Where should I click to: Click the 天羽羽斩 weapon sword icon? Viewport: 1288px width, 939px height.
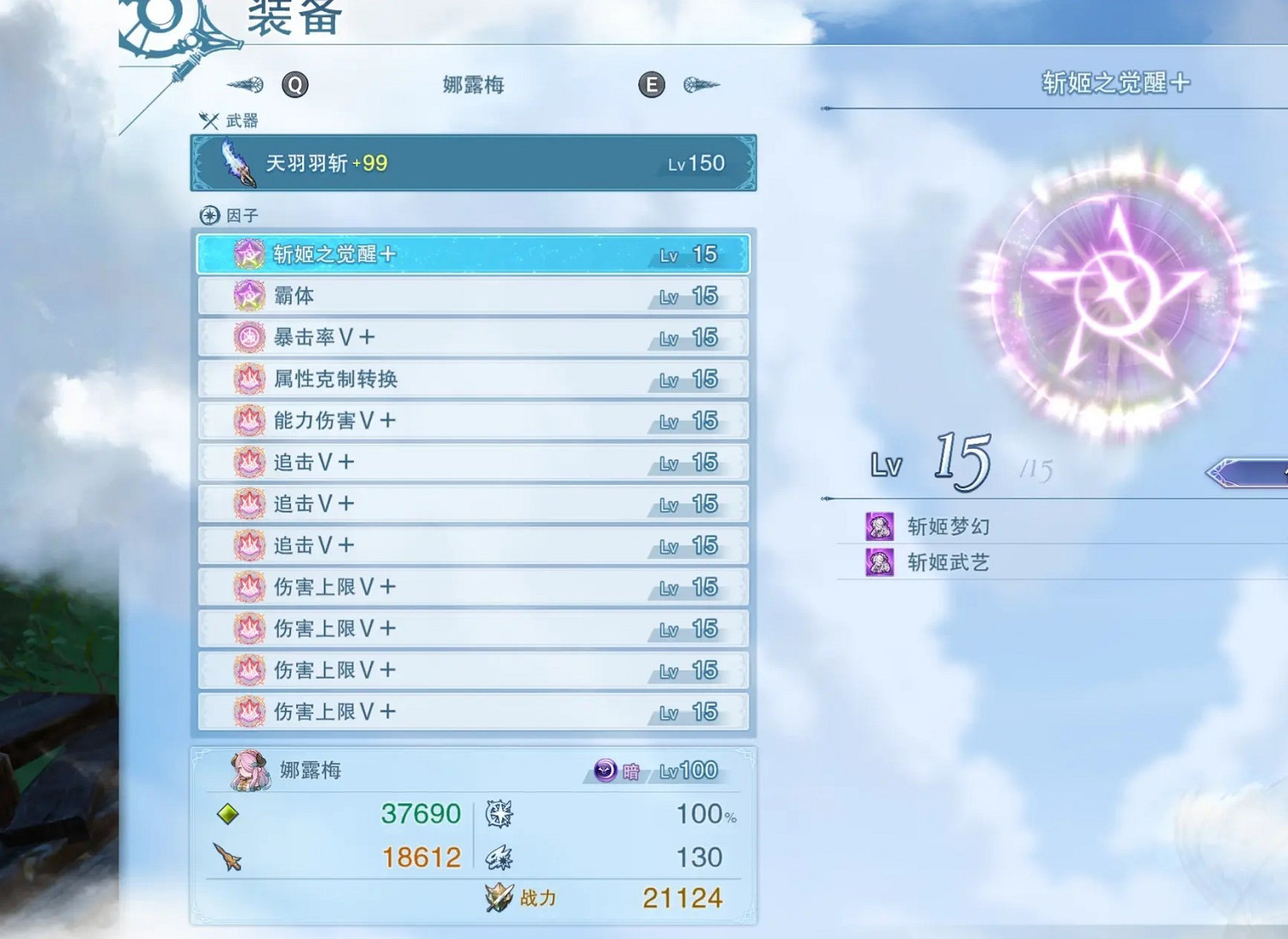pyautogui.click(x=239, y=165)
